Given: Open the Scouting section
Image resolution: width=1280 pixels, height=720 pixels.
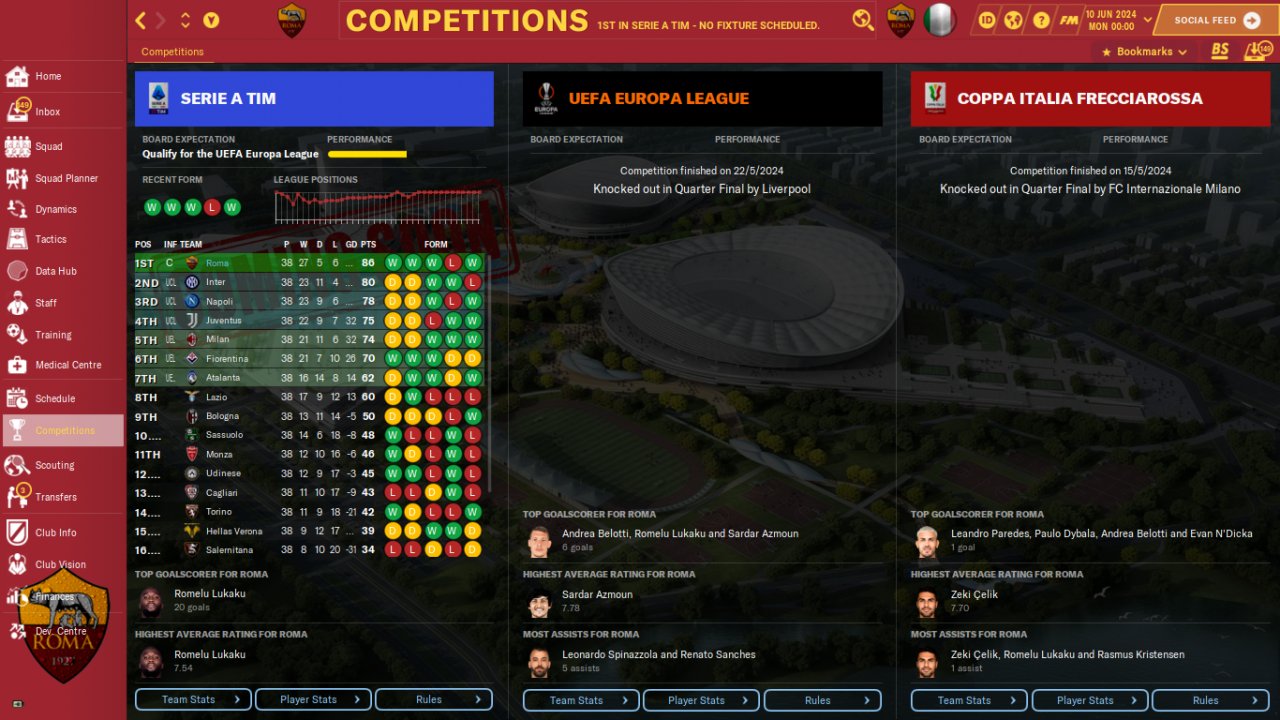Looking at the screenshot, I should [54, 465].
